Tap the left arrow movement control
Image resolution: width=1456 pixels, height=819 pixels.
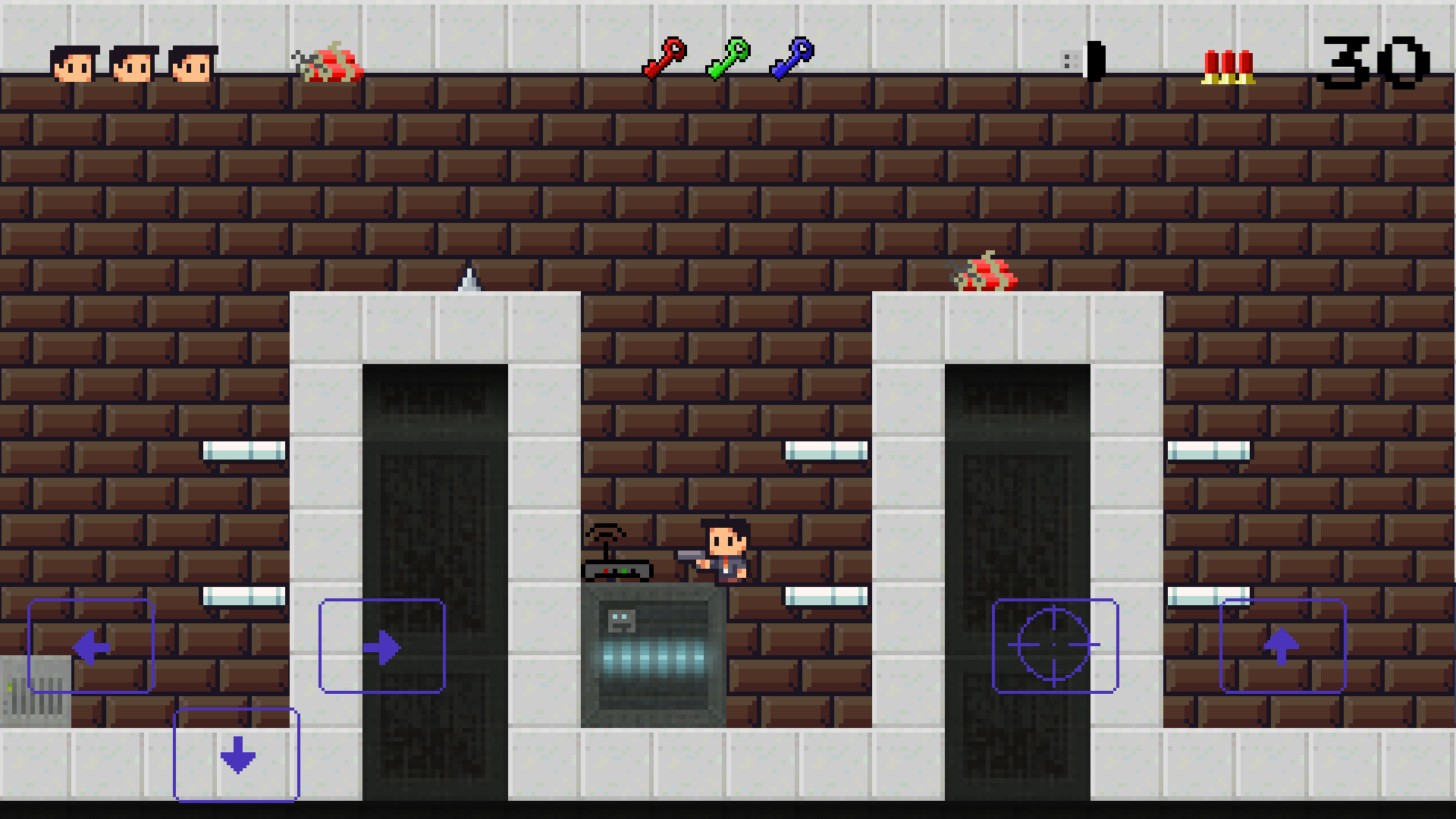[90, 646]
